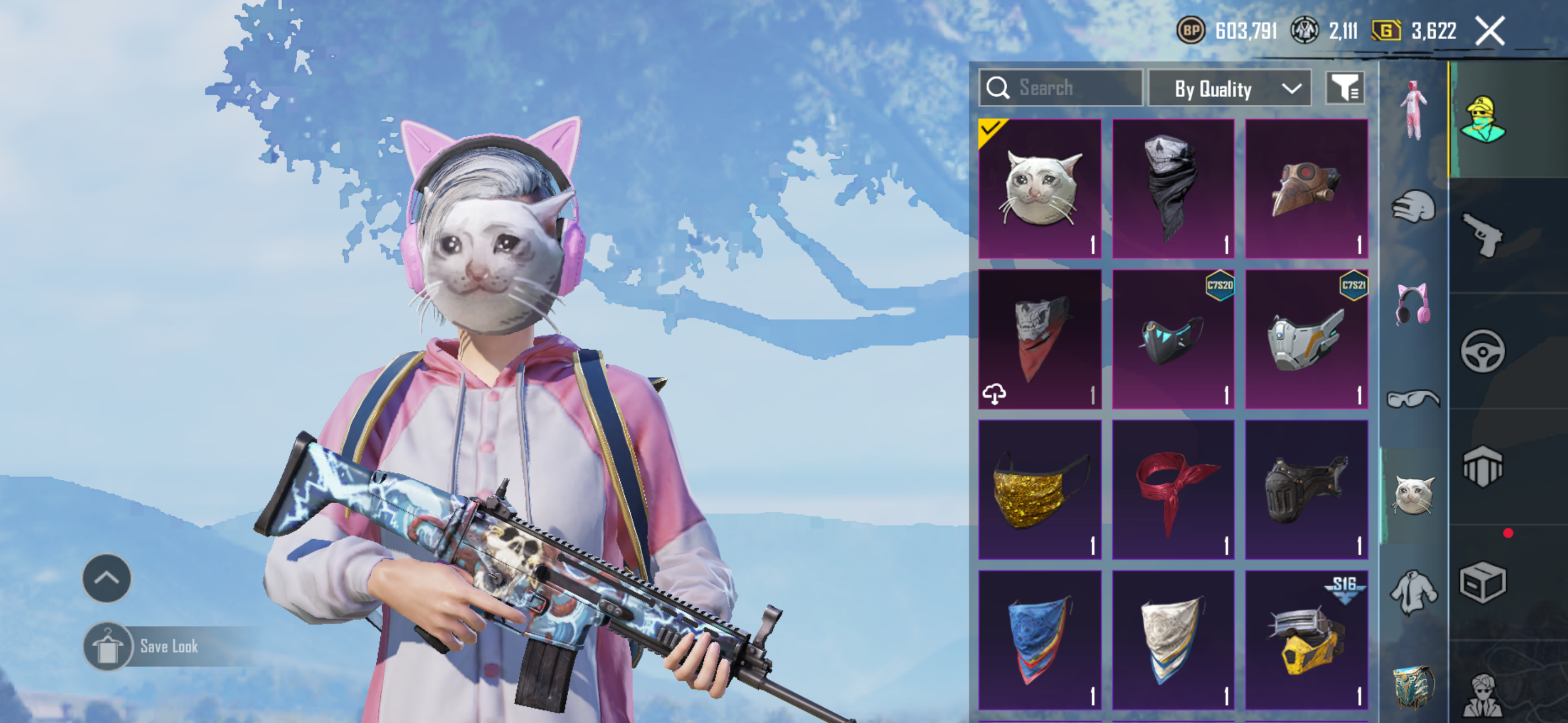Image resolution: width=1568 pixels, height=723 pixels.
Task: Pick the red neck scarf item
Action: coord(1173,489)
